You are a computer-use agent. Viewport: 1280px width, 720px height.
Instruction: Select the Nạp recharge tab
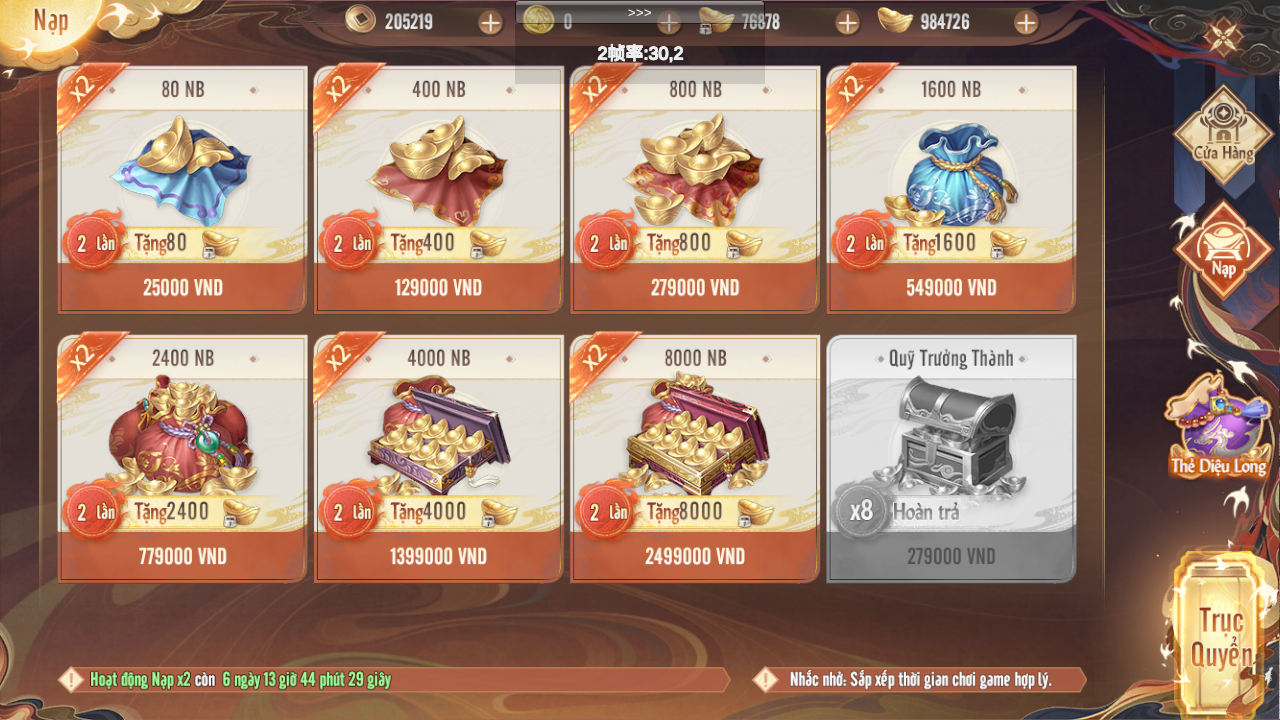1222,250
